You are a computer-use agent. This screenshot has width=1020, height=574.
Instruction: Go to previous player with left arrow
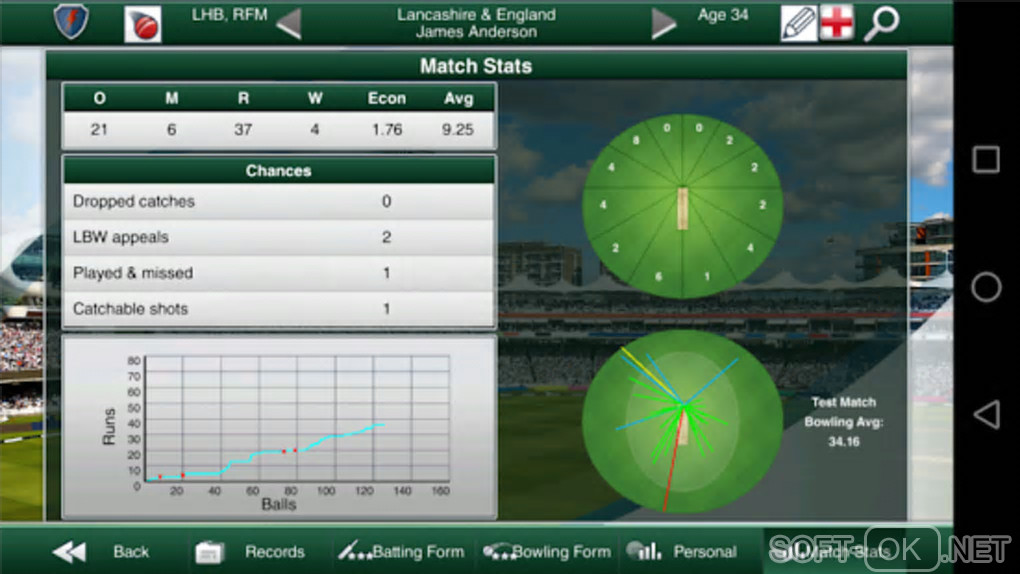click(288, 23)
